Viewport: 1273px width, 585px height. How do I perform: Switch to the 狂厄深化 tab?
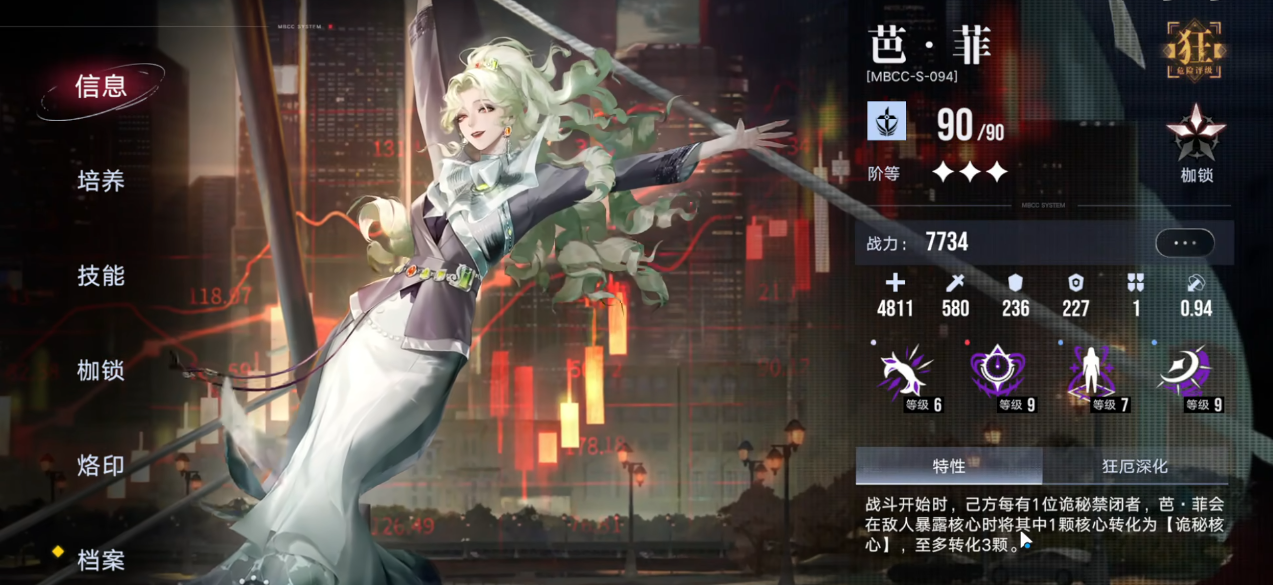pyautogui.click(x=1135, y=466)
